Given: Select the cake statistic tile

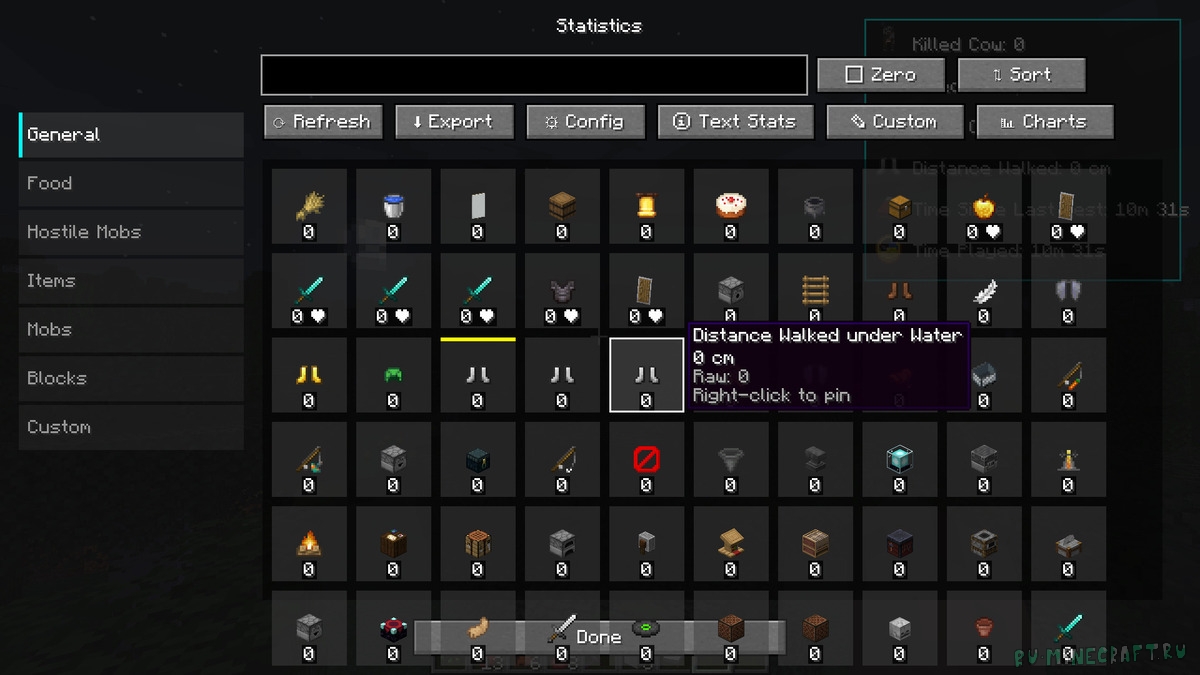Looking at the screenshot, I should (x=730, y=207).
